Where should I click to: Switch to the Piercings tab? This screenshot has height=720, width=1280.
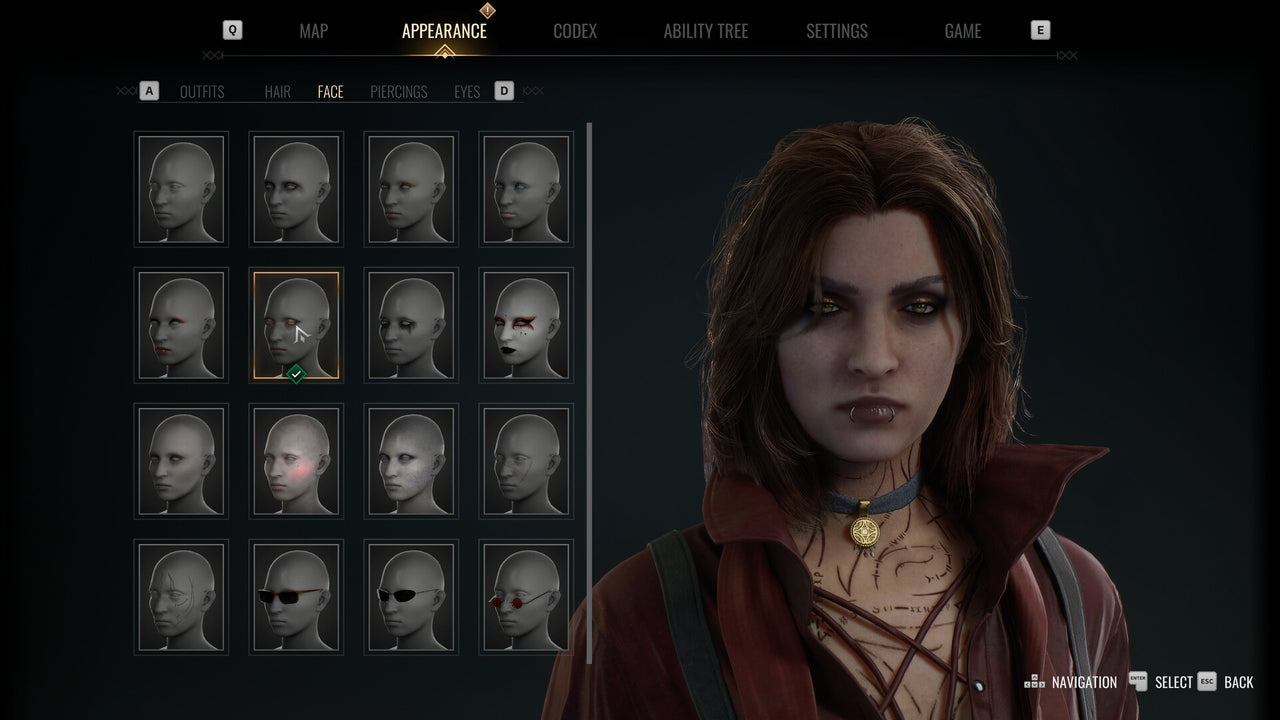coord(398,91)
